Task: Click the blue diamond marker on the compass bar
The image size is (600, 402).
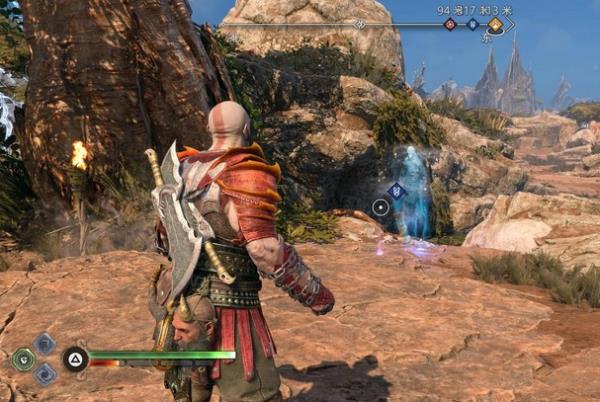Action: click(x=472, y=24)
